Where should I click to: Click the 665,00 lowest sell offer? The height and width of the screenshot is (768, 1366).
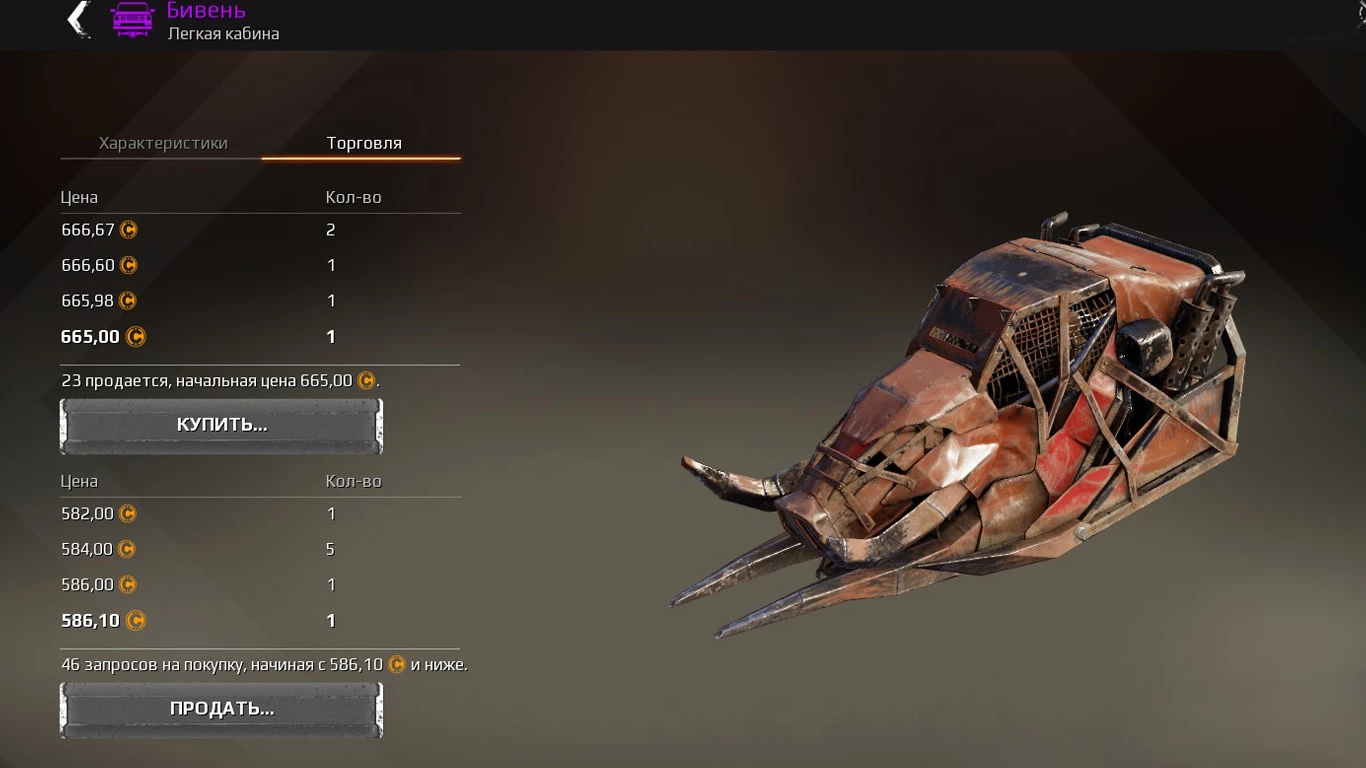coord(260,337)
